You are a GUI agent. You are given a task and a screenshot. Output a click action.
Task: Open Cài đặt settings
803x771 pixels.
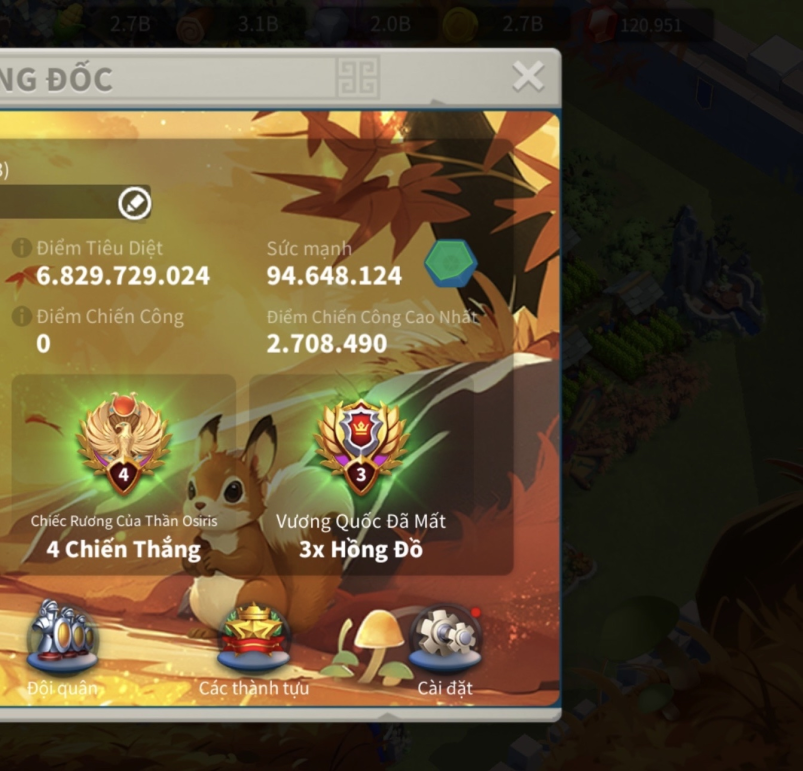pos(445,636)
